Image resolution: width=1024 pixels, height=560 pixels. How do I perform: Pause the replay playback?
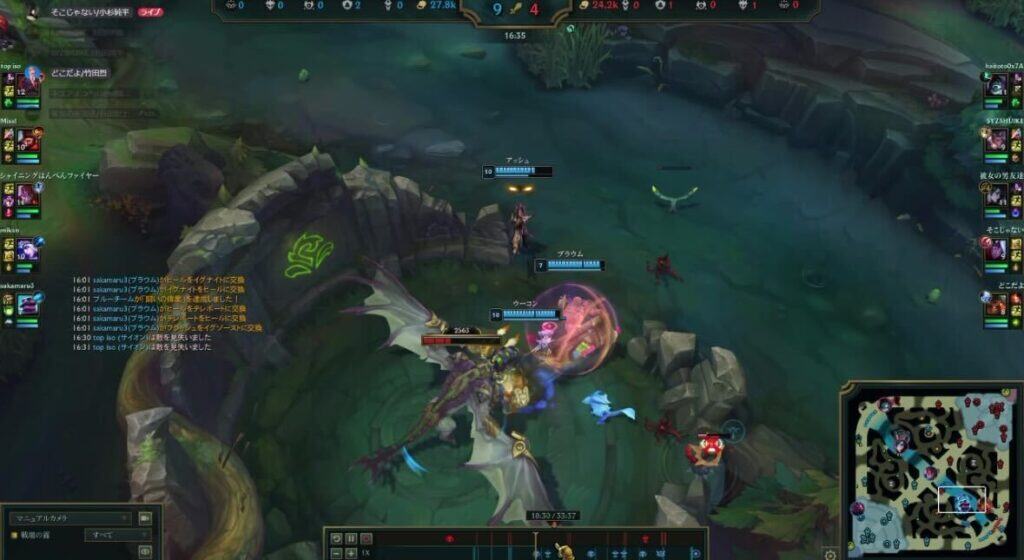click(x=351, y=538)
